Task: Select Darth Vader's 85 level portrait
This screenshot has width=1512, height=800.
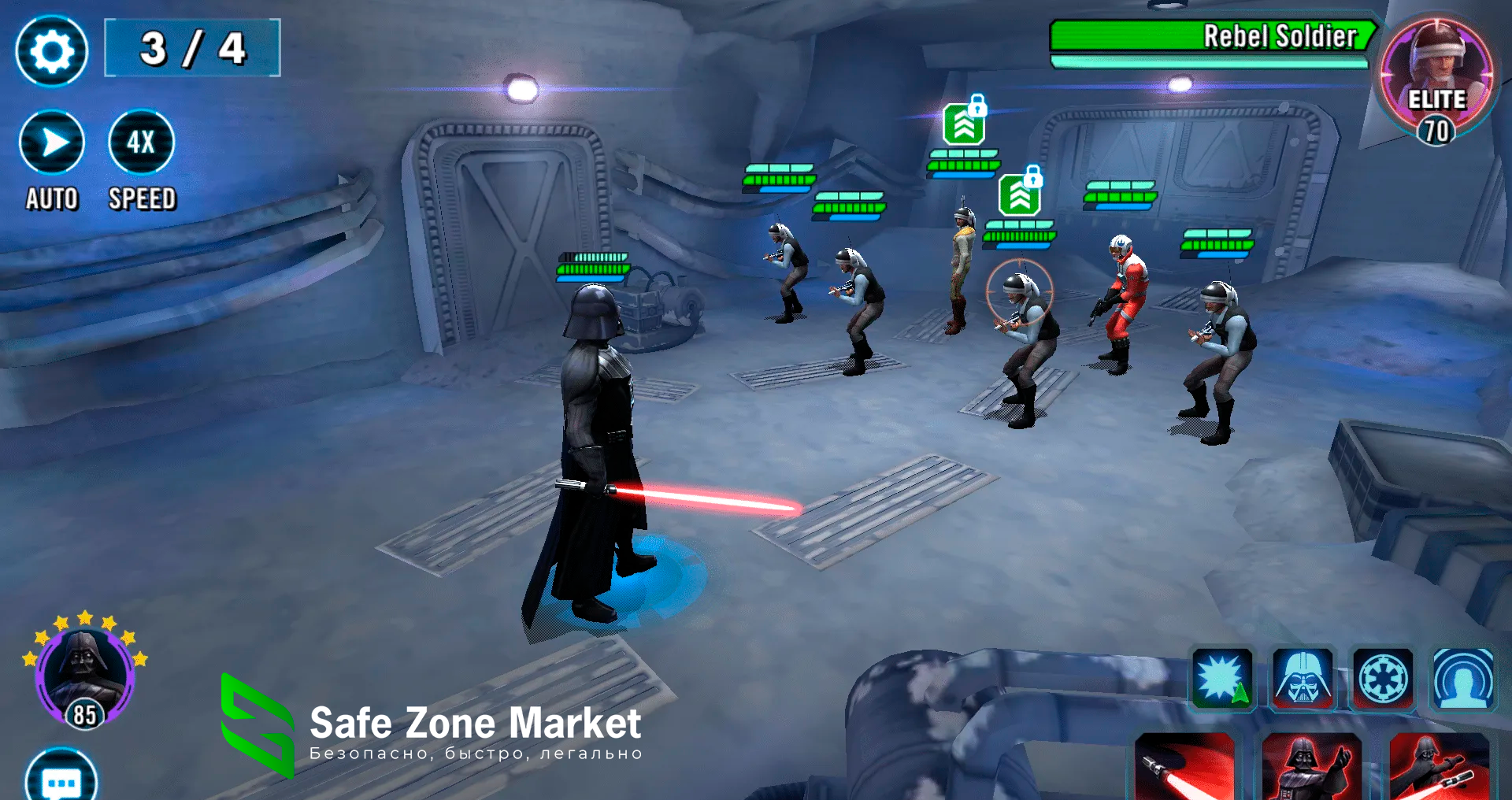Action: point(84,674)
